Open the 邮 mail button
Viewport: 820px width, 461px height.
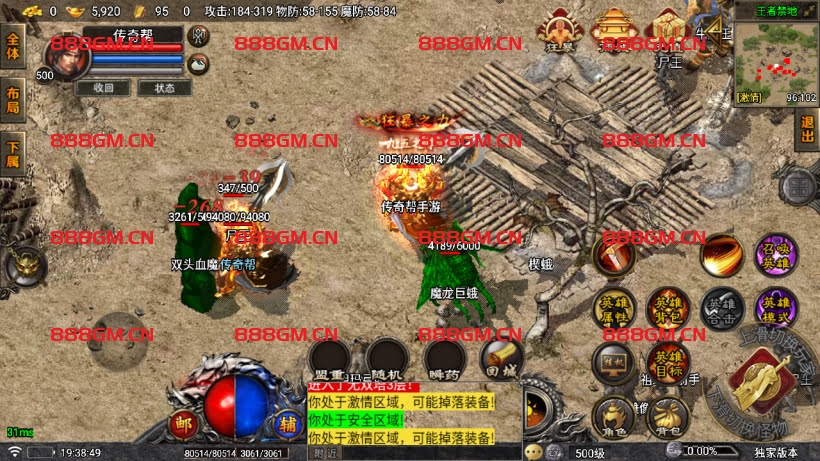(x=182, y=423)
